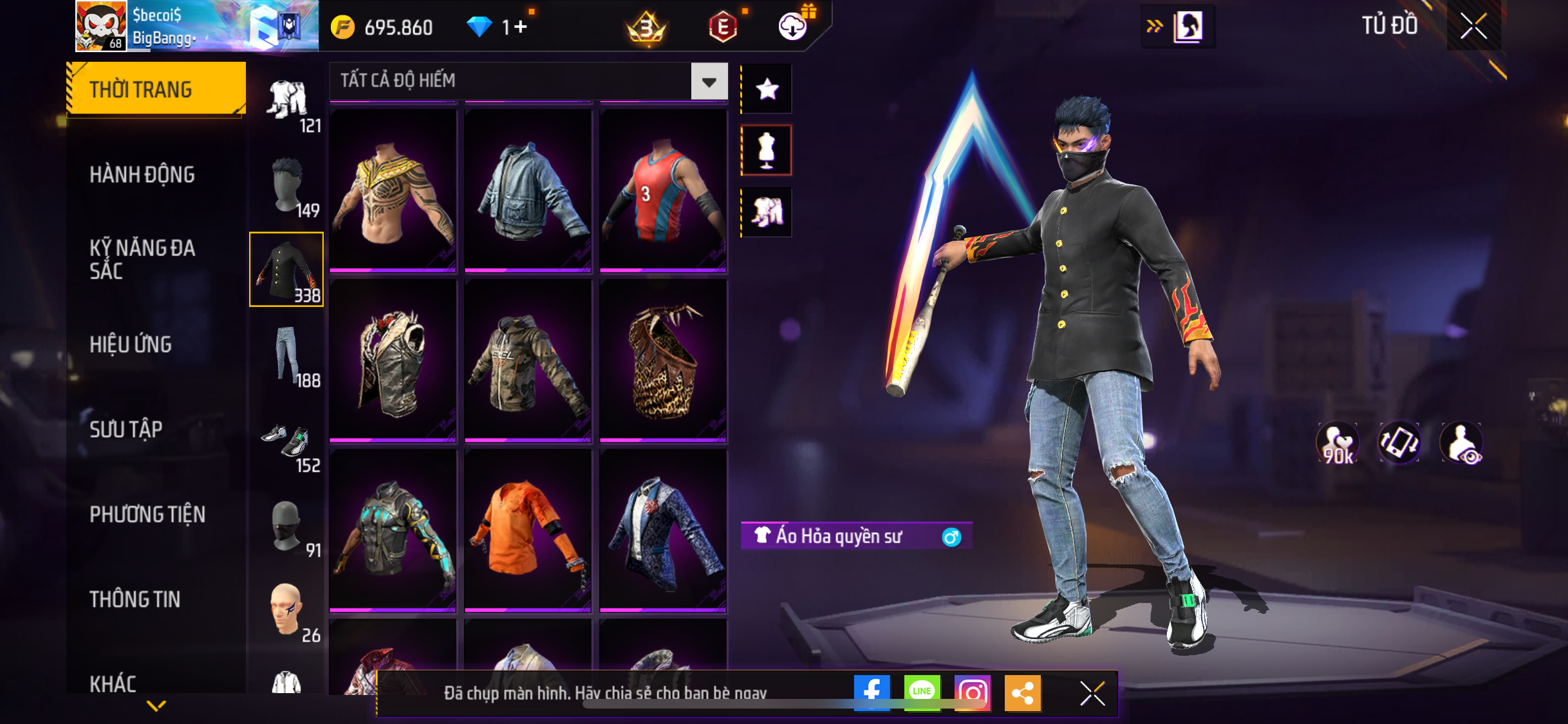Share screenshot to Instagram
Screen dimensions: 1568x724
coord(972,692)
